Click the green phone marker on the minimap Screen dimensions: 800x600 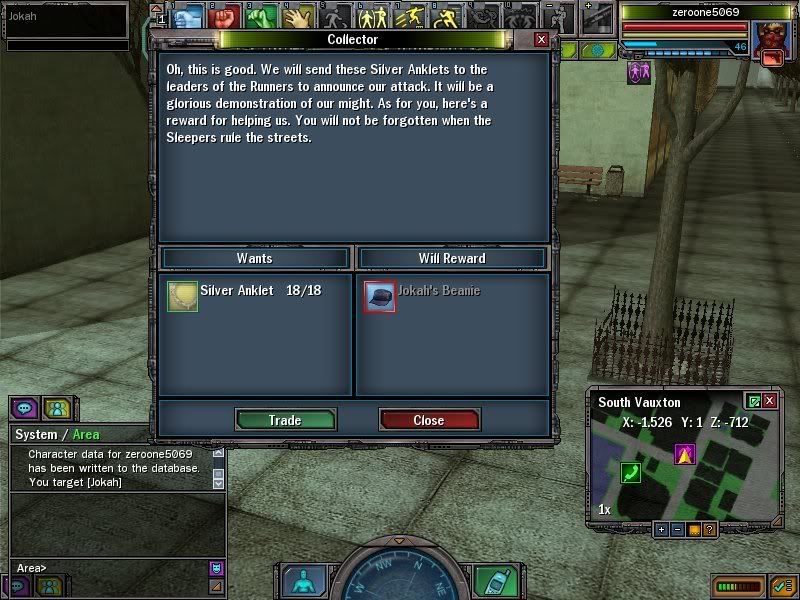click(631, 472)
